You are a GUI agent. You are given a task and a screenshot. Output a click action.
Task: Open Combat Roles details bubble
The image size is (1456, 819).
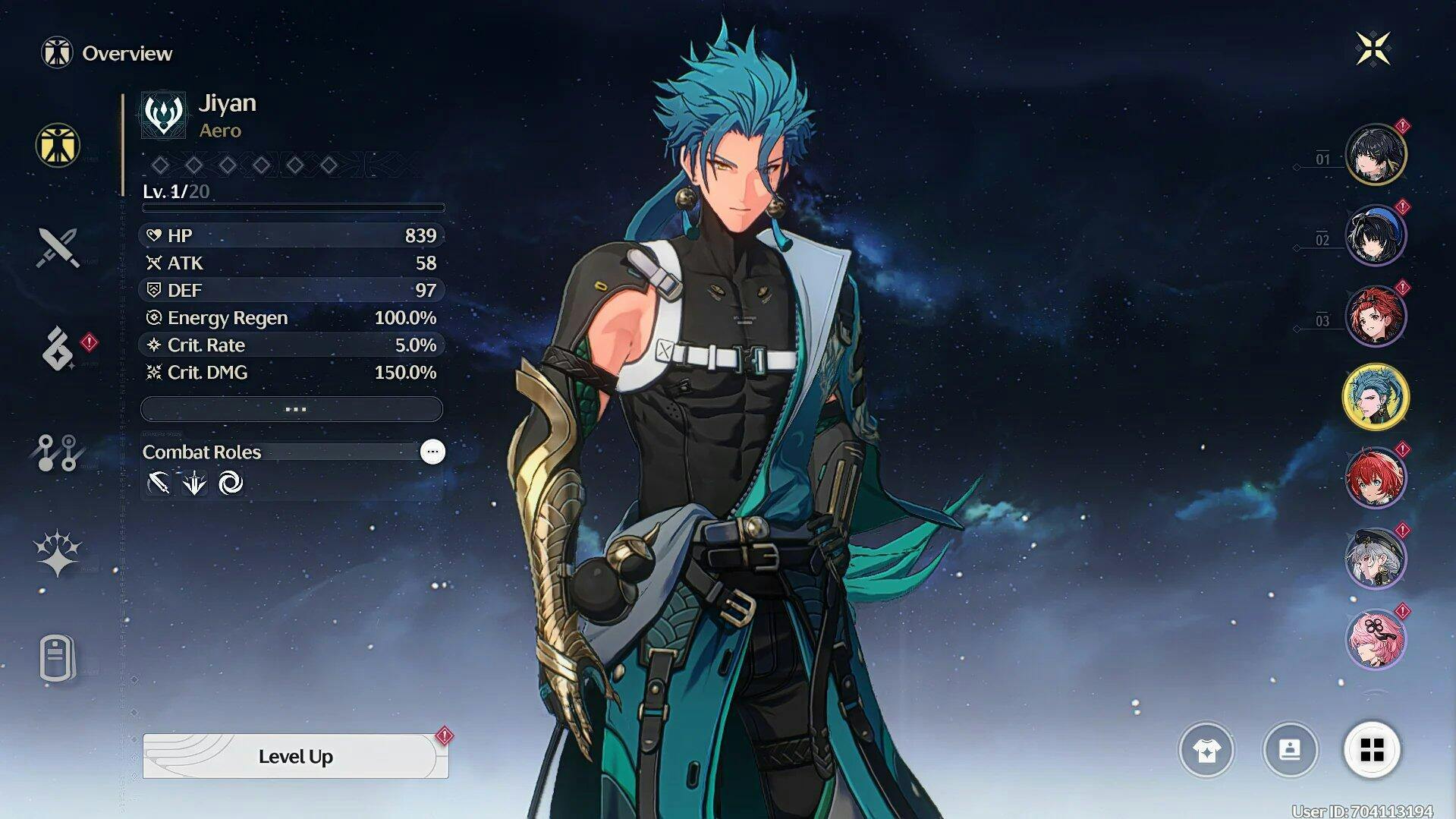[432, 452]
